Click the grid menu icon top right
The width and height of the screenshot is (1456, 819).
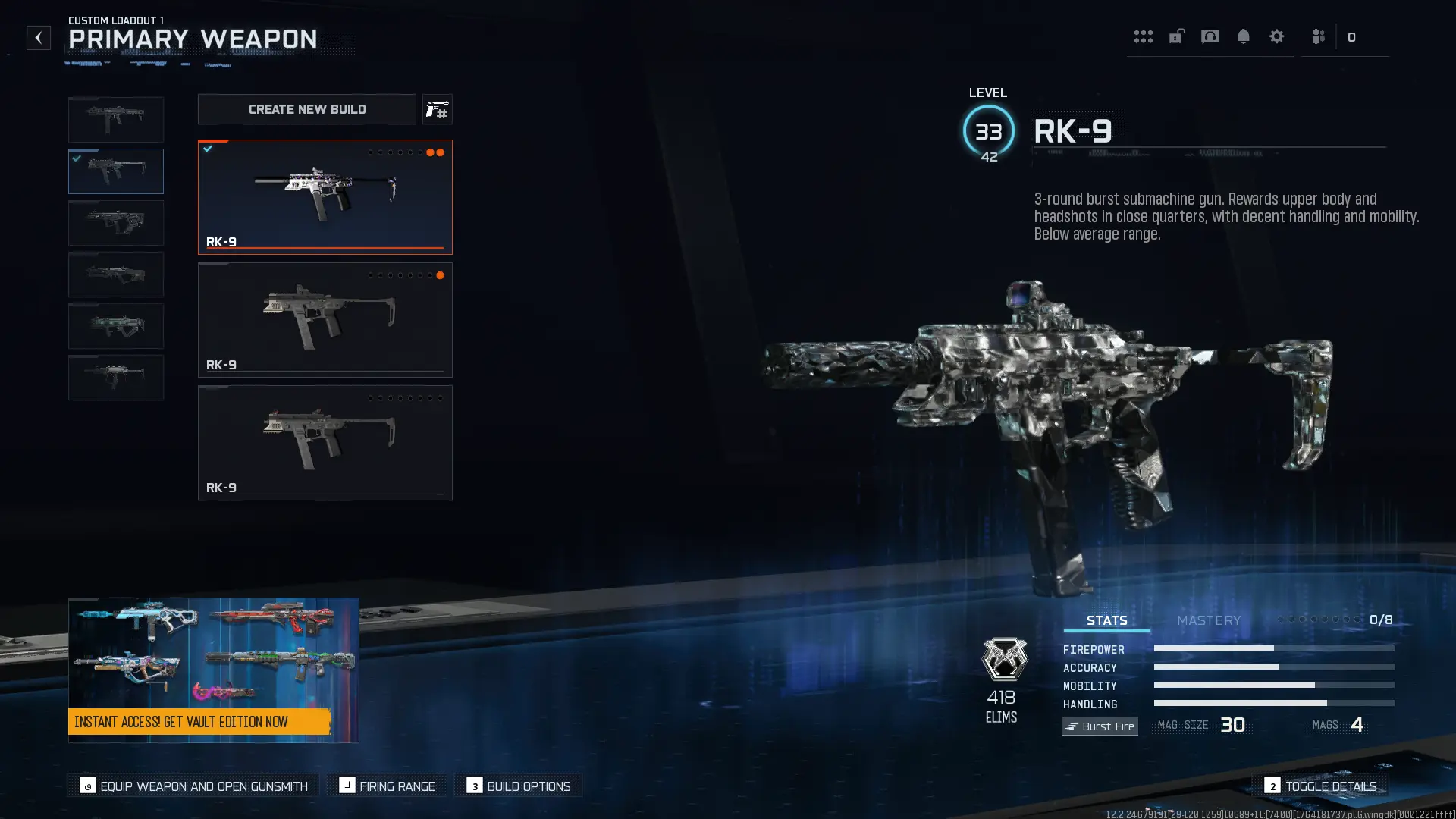[x=1144, y=36]
